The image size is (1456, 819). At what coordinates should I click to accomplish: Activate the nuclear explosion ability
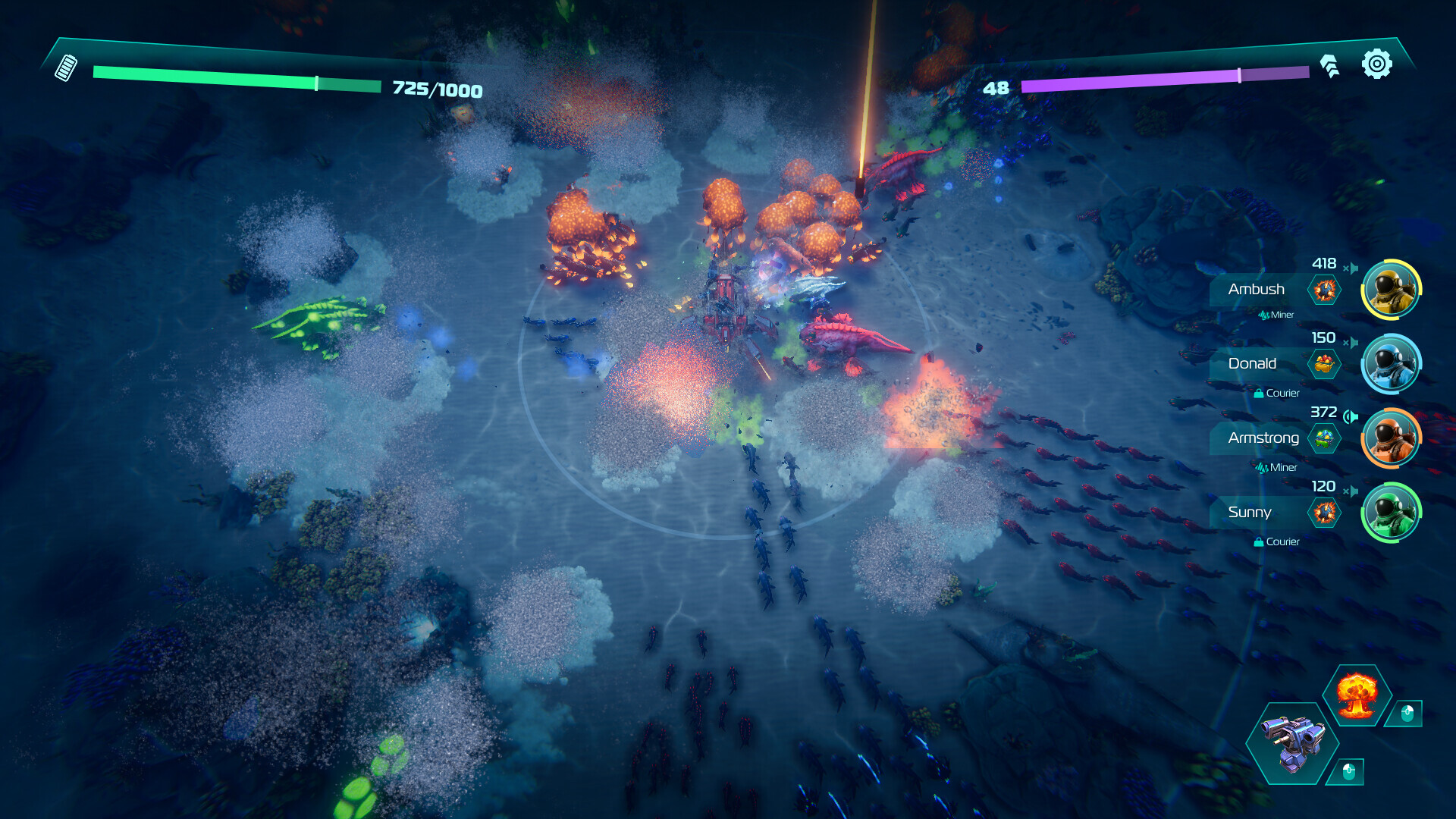(x=1357, y=694)
